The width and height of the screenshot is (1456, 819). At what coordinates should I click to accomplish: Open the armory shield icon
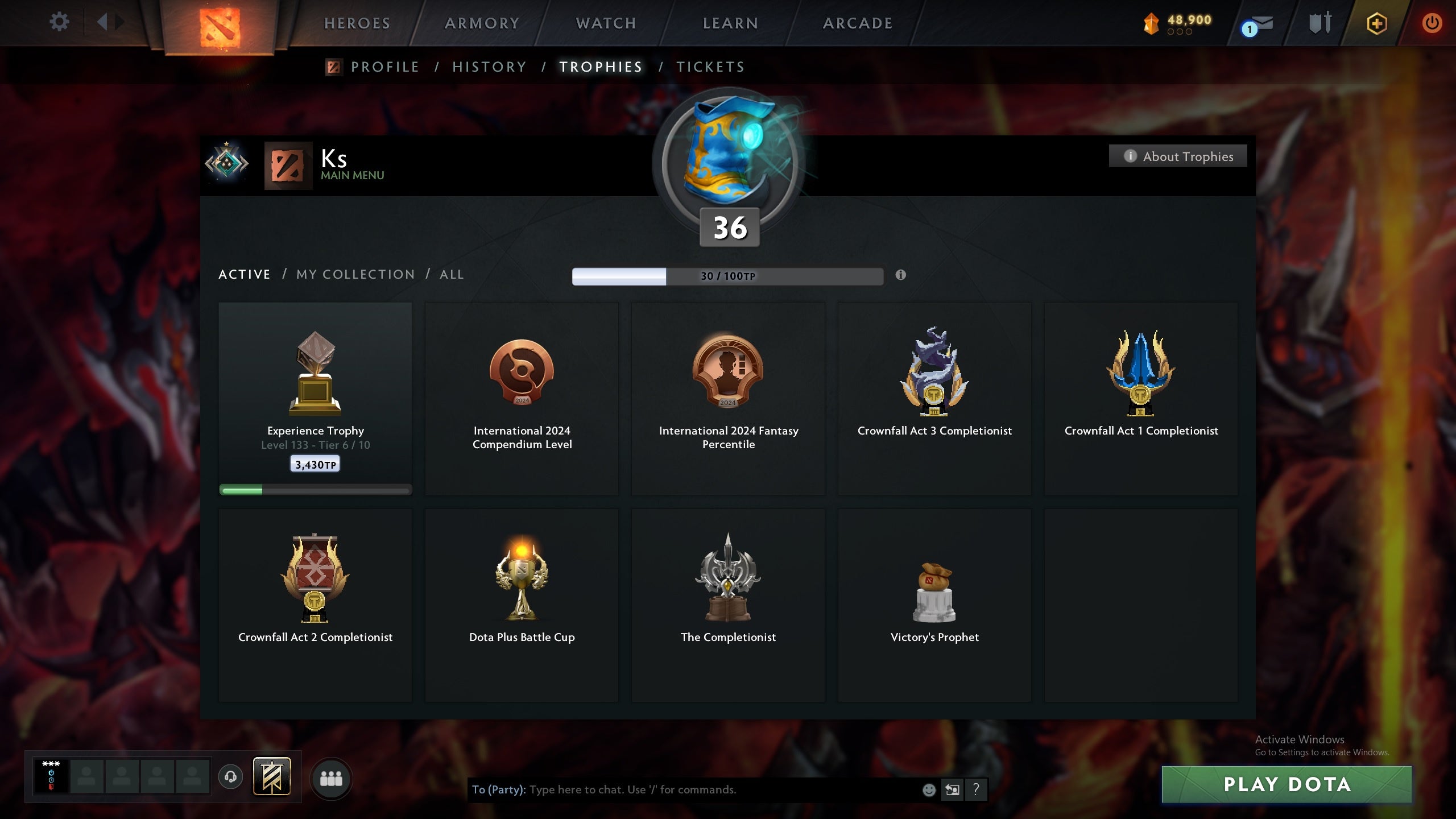click(x=1318, y=23)
